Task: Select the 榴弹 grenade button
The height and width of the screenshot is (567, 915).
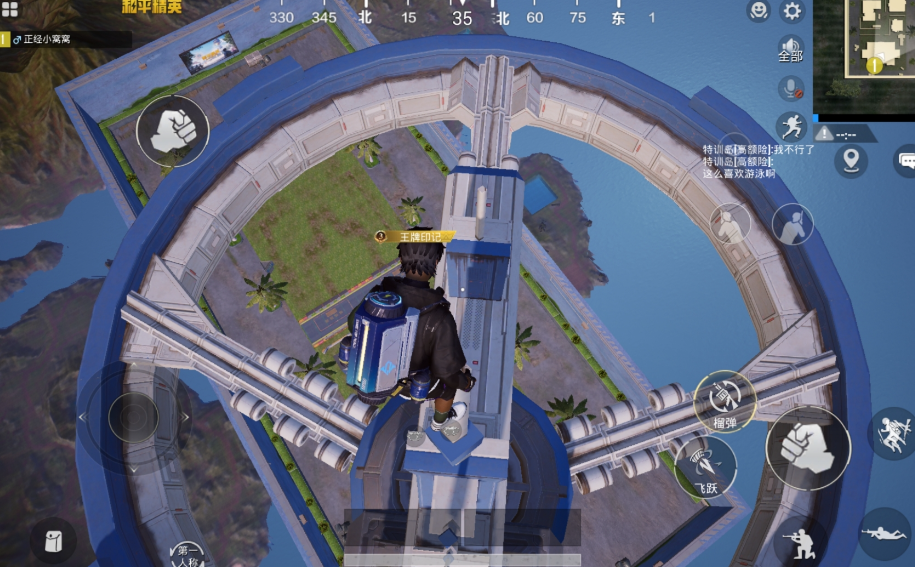Action: [x=724, y=402]
